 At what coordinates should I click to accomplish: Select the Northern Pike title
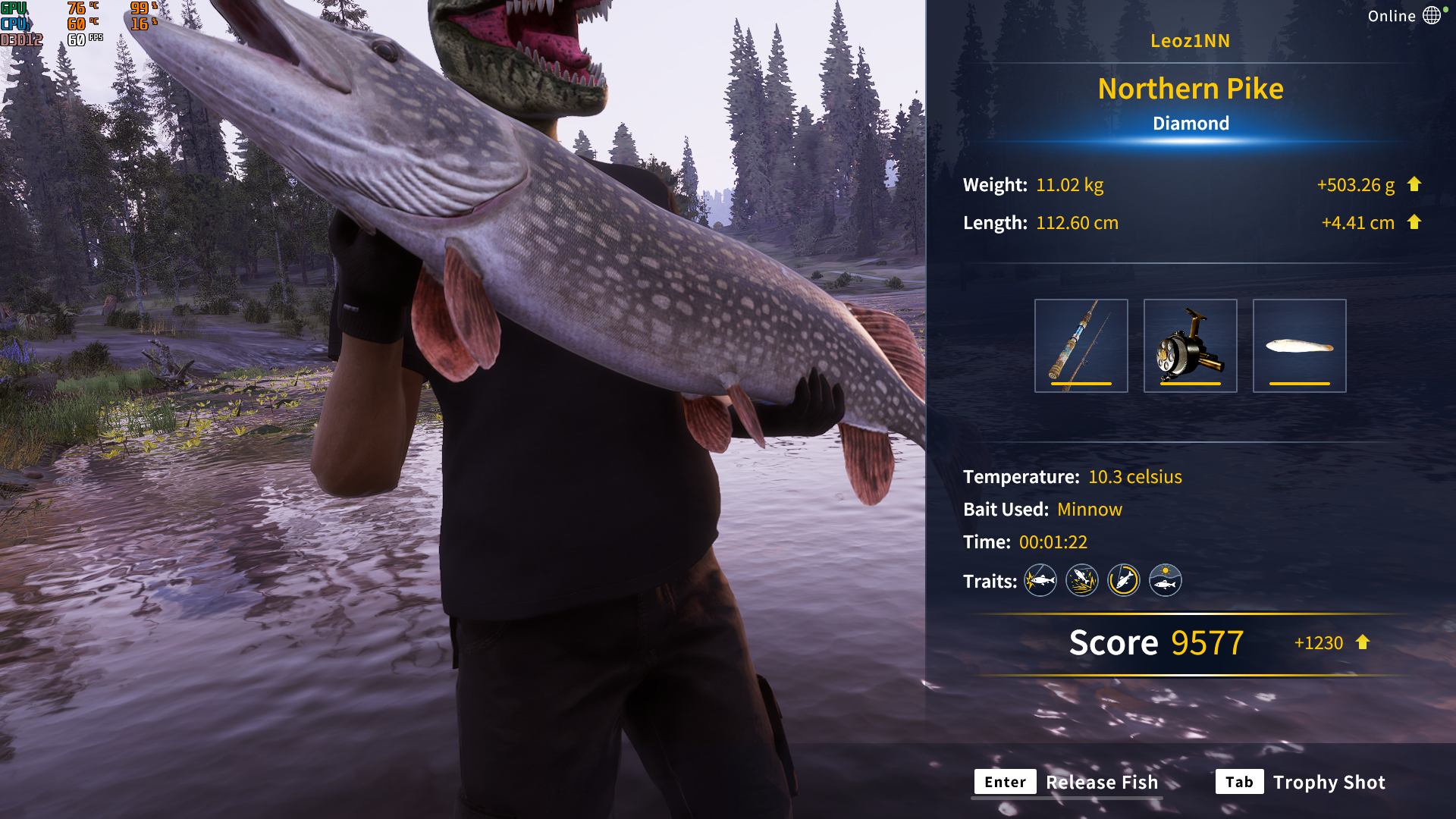(x=1191, y=89)
